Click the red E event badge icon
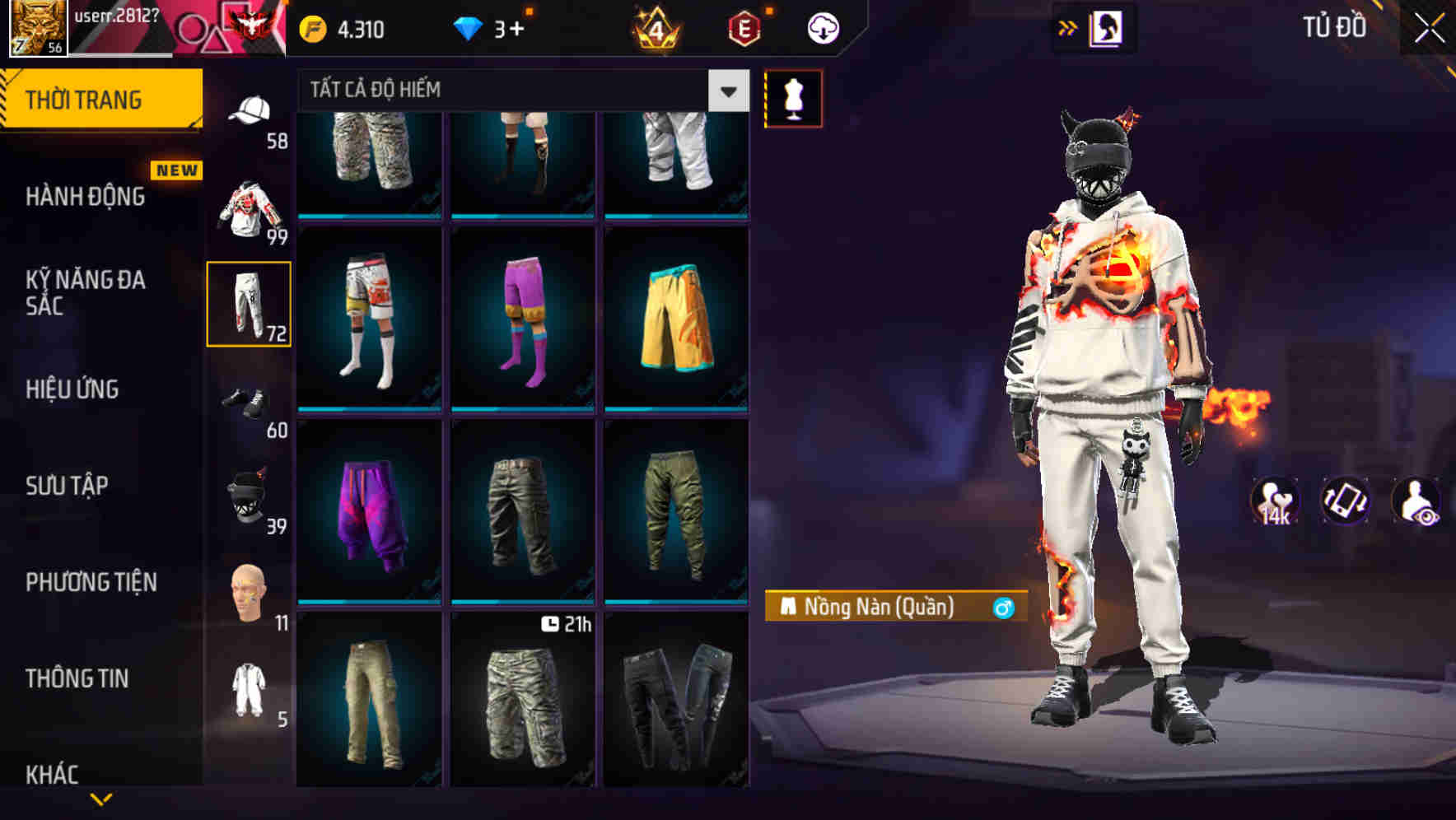This screenshot has height=820, width=1456. coord(741,26)
